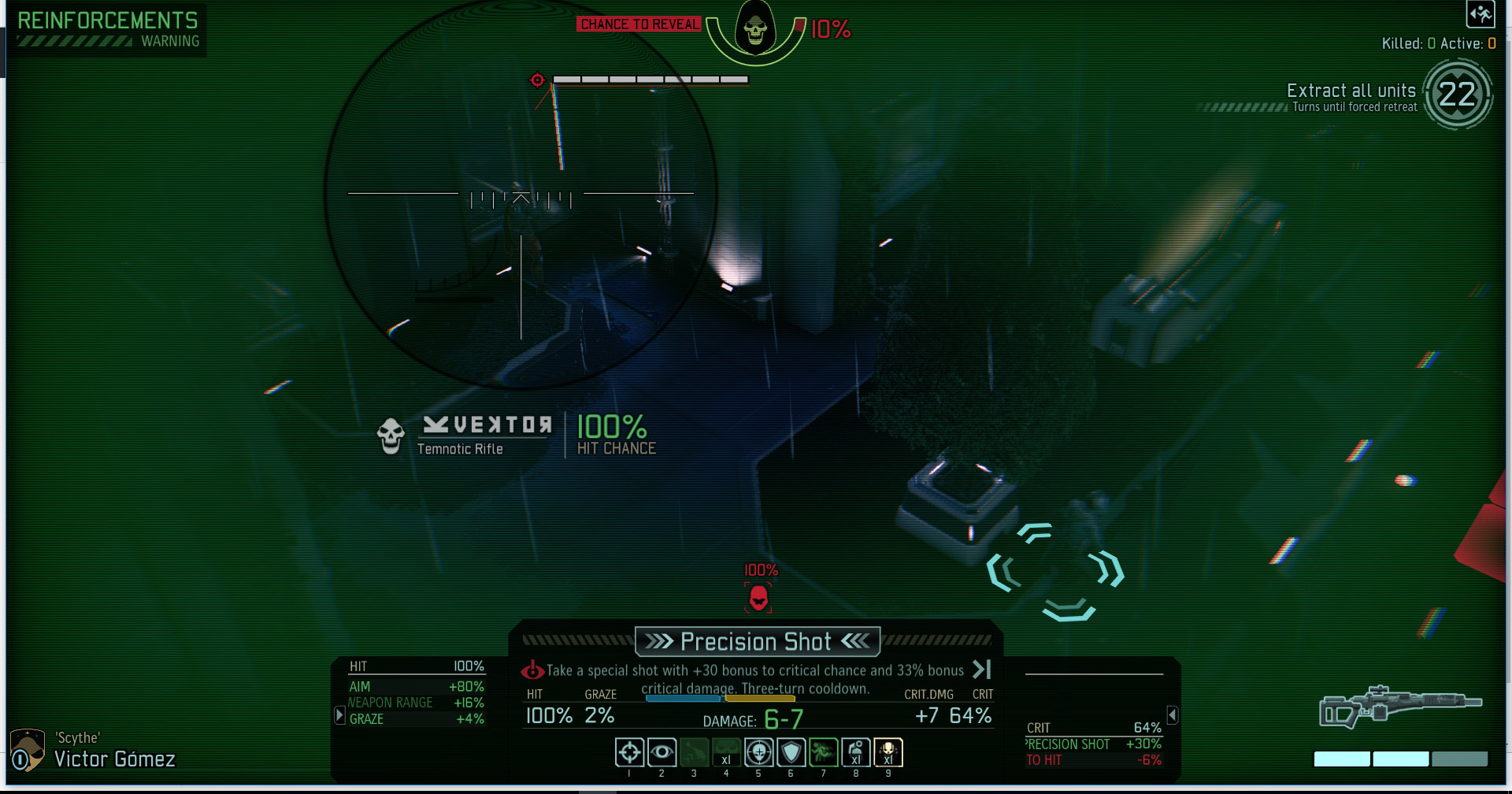
Task: Select the alien-head target ability in slot 5
Action: [758, 752]
